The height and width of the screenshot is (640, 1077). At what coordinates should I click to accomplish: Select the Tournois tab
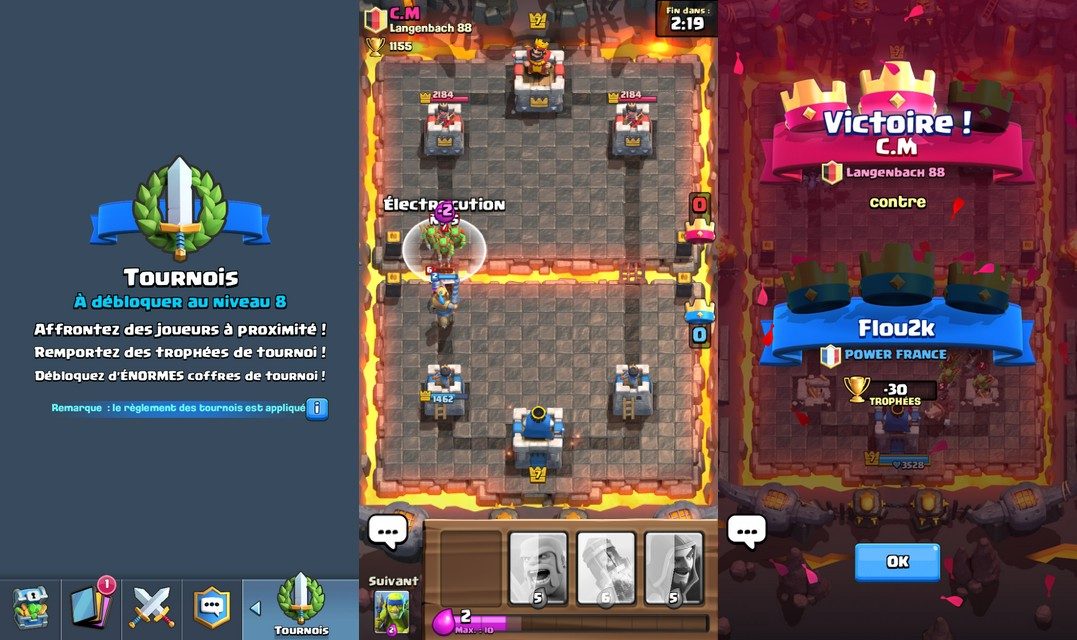(x=300, y=607)
